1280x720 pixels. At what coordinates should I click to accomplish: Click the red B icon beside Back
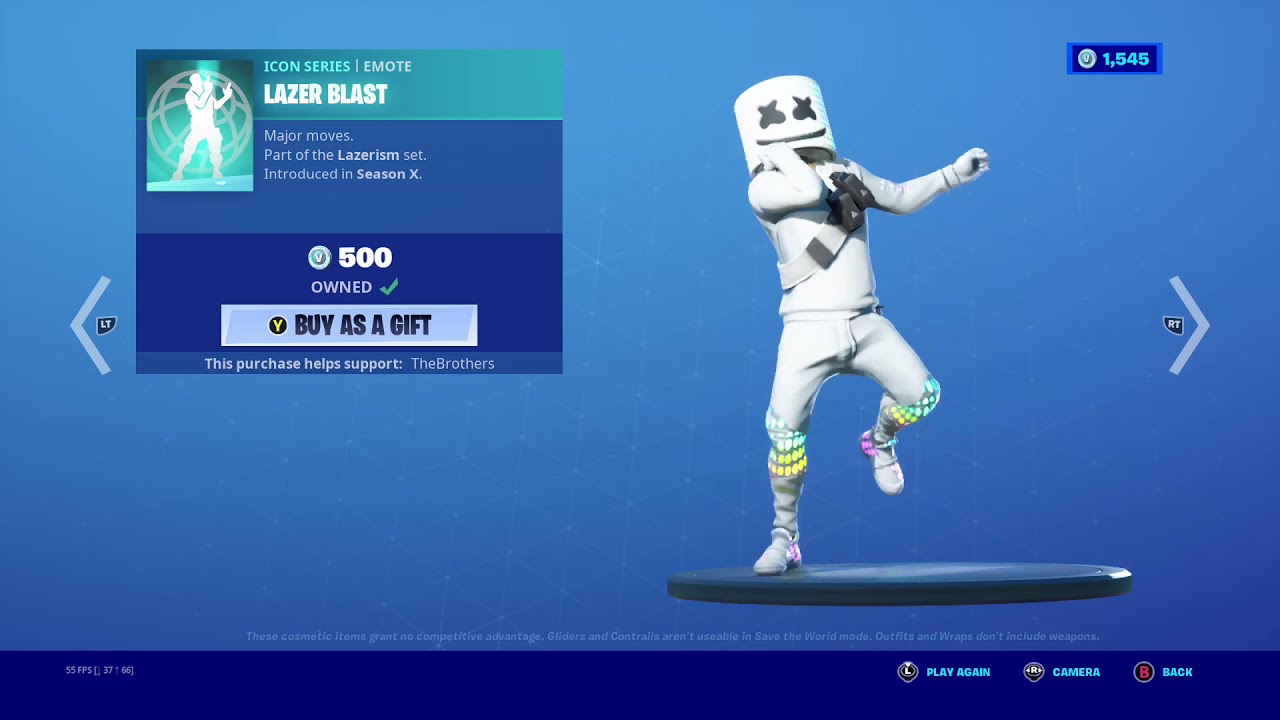pyautogui.click(x=1143, y=672)
